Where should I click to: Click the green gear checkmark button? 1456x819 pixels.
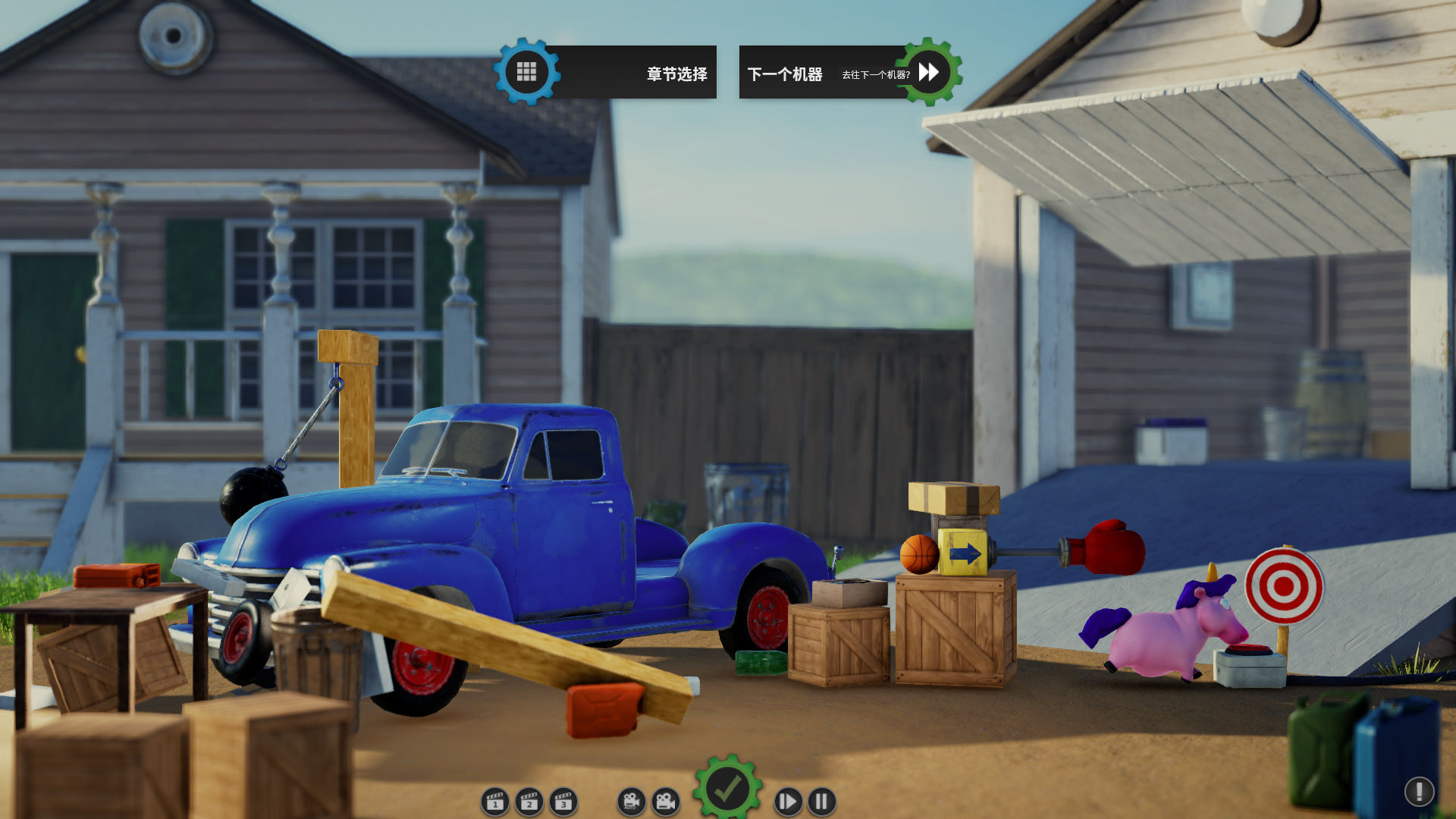click(x=727, y=790)
